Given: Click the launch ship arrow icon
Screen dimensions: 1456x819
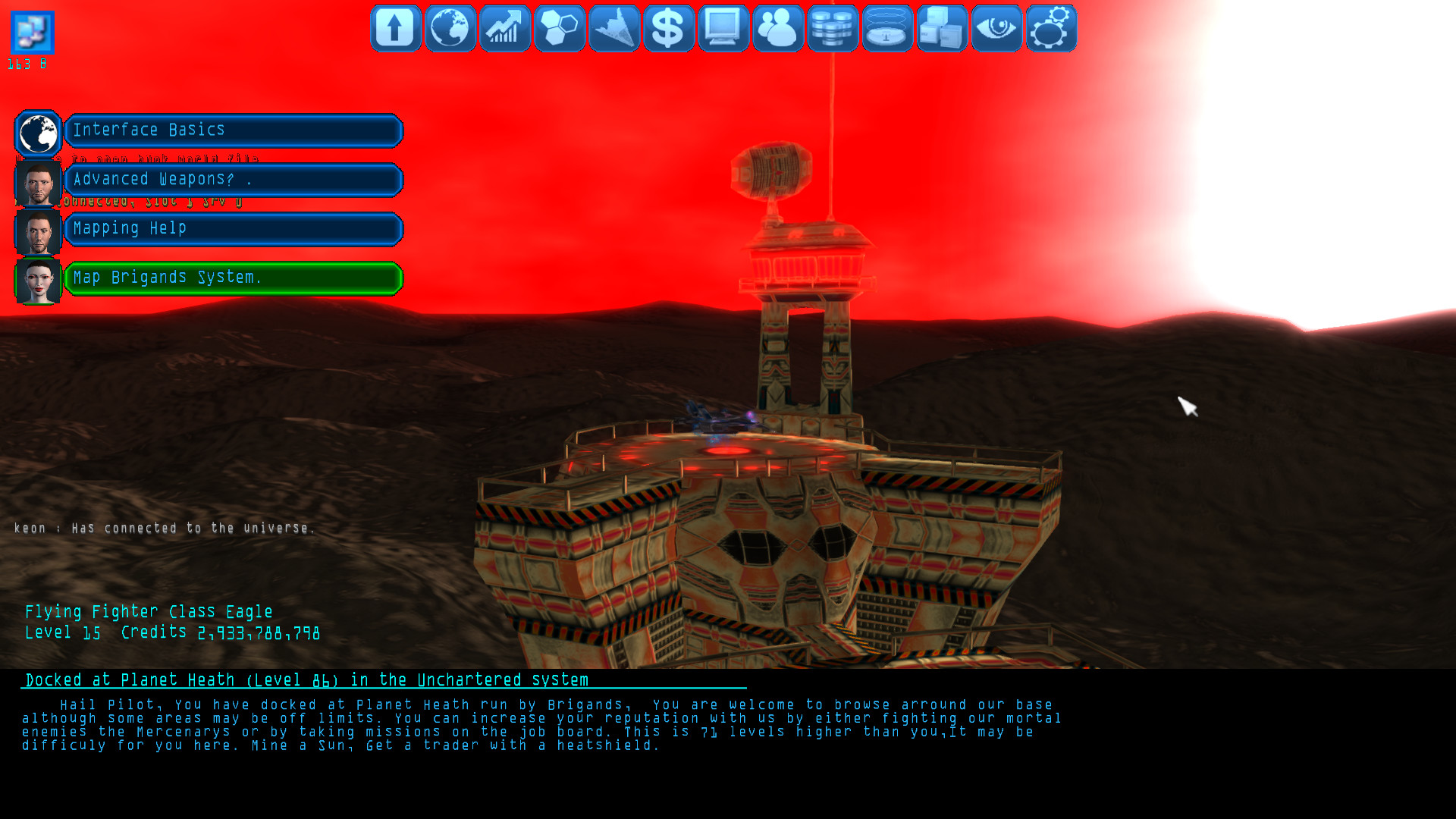Looking at the screenshot, I should [394, 28].
